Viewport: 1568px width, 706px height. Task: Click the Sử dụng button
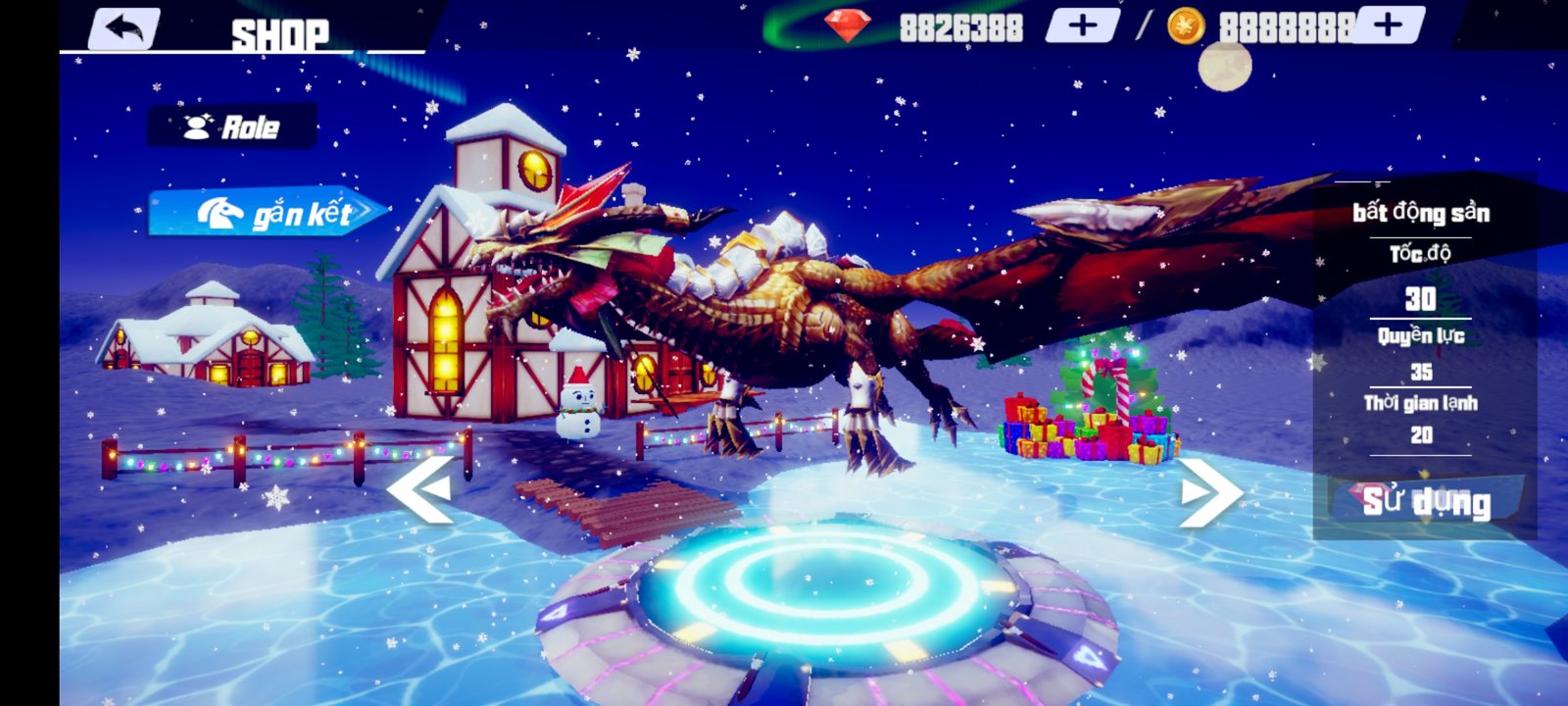pos(1426,501)
